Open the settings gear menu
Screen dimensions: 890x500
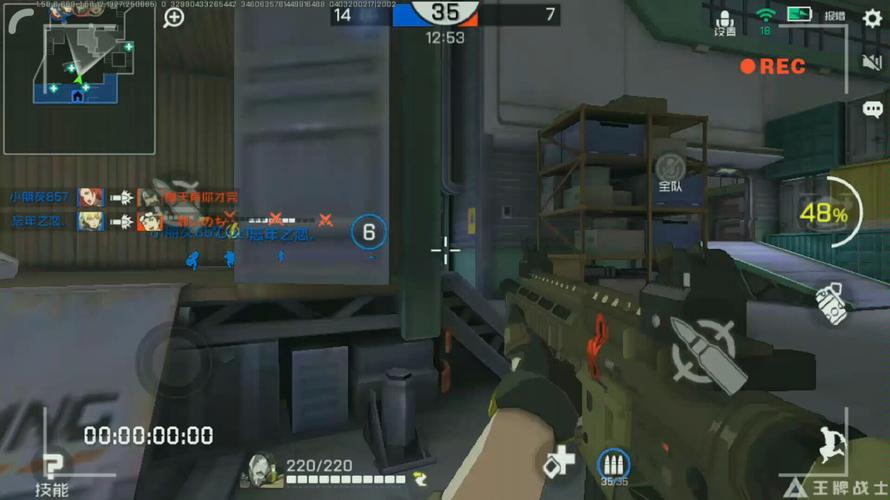pos(871,17)
